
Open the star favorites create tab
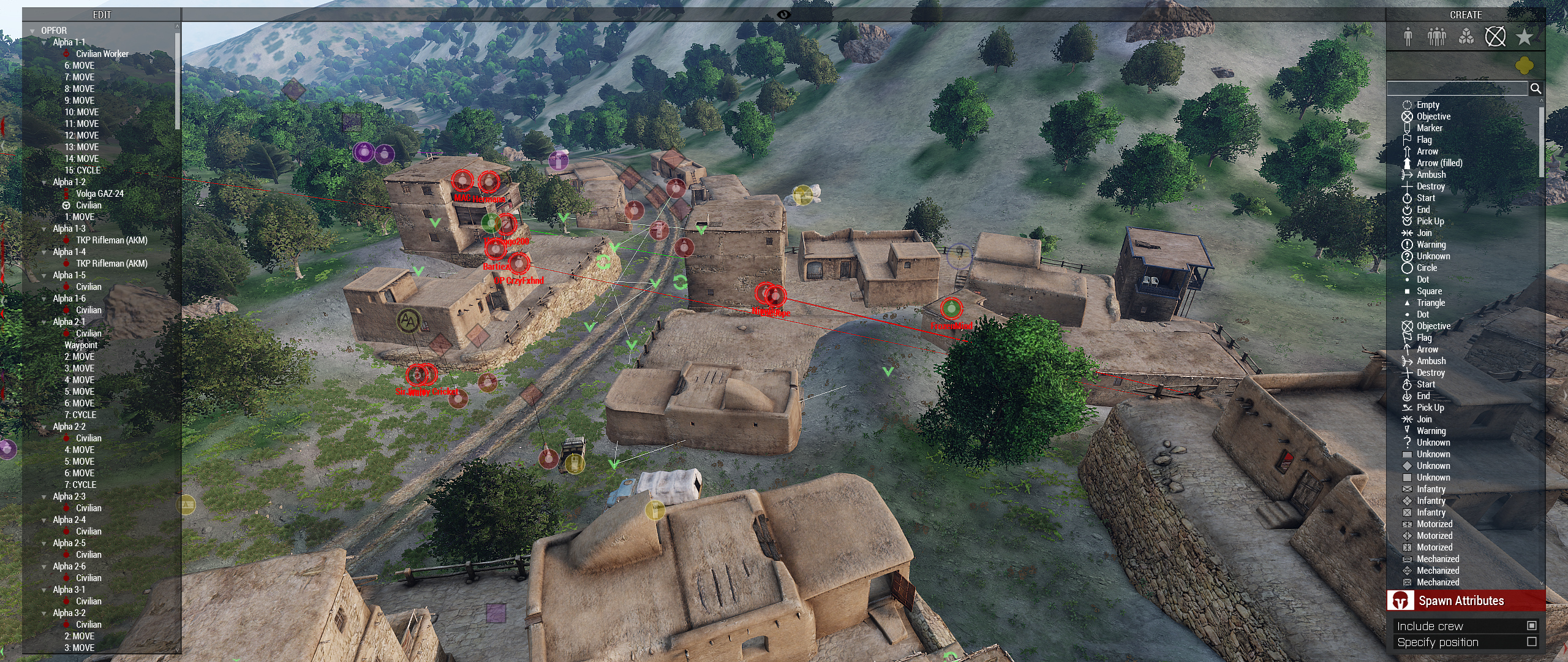pyautogui.click(x=1524, y=37)
